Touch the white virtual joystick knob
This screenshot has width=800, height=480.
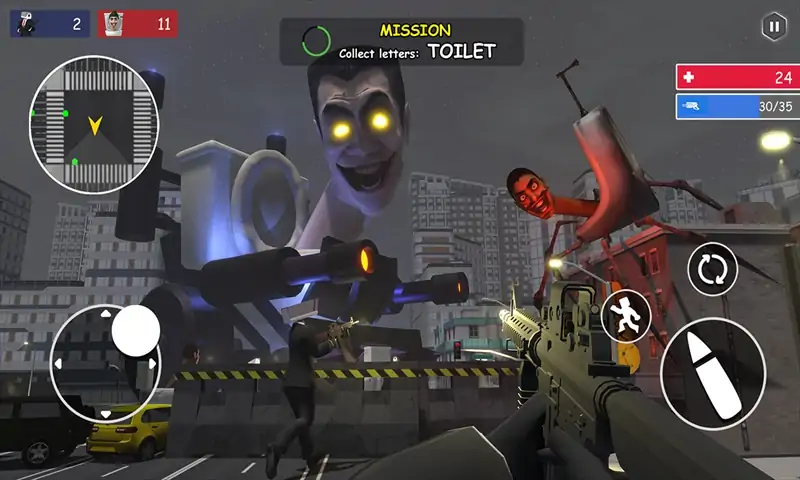pyautogui.click(x=136, y=330)
